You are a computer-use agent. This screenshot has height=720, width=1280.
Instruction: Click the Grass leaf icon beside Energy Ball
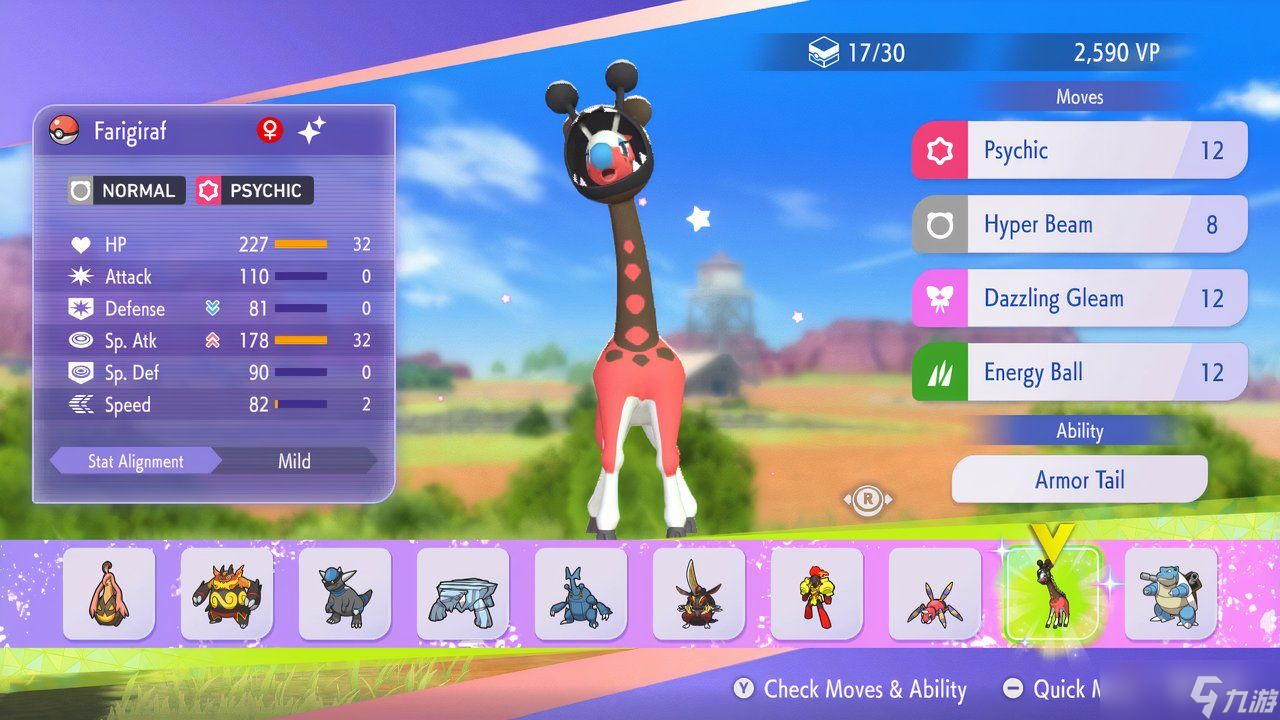(938, 371)
